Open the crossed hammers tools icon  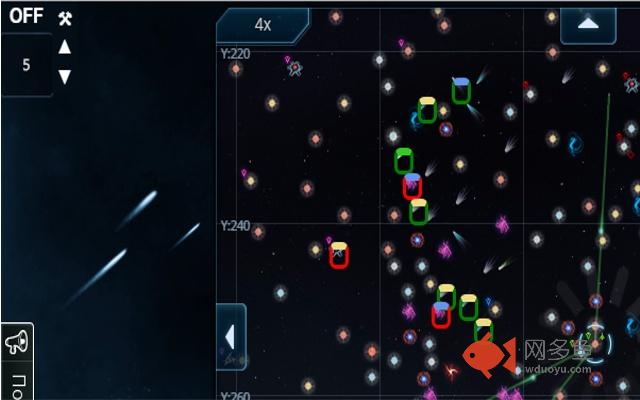[65, 18]
